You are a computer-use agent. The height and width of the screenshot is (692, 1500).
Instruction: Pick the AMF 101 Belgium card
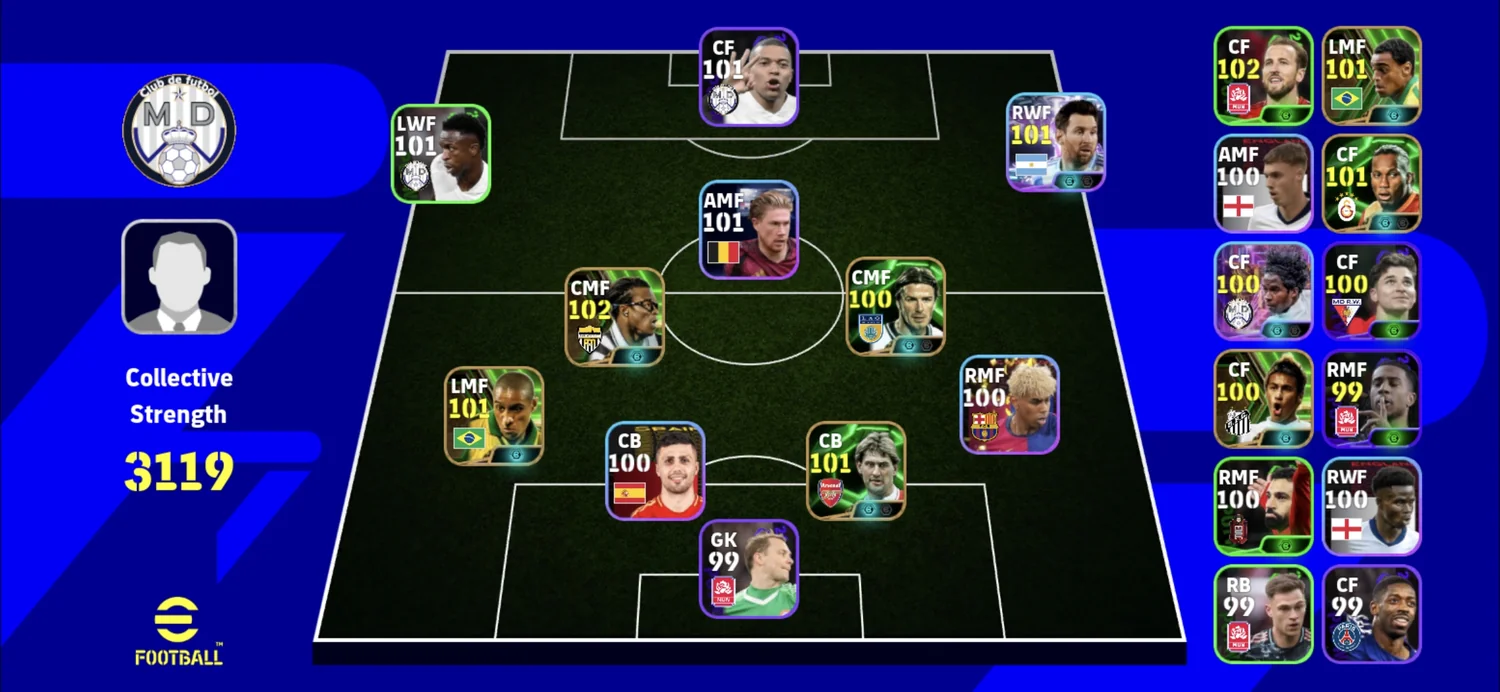pyautogui.click(x=749, y=230)
